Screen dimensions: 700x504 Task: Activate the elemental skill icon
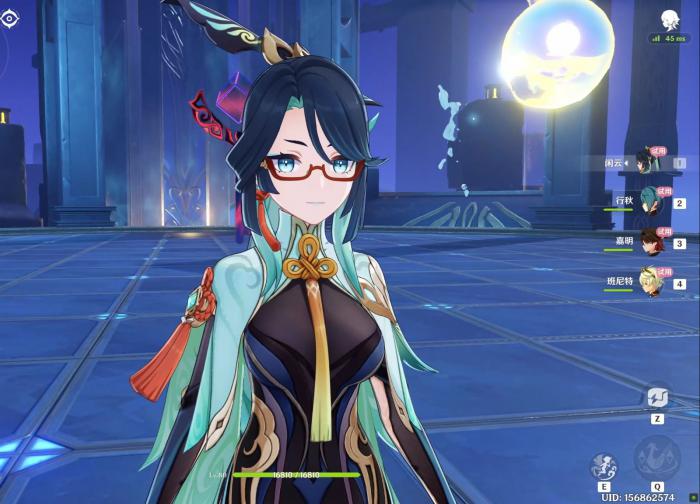pyautogui.click(x=604, y=466)
